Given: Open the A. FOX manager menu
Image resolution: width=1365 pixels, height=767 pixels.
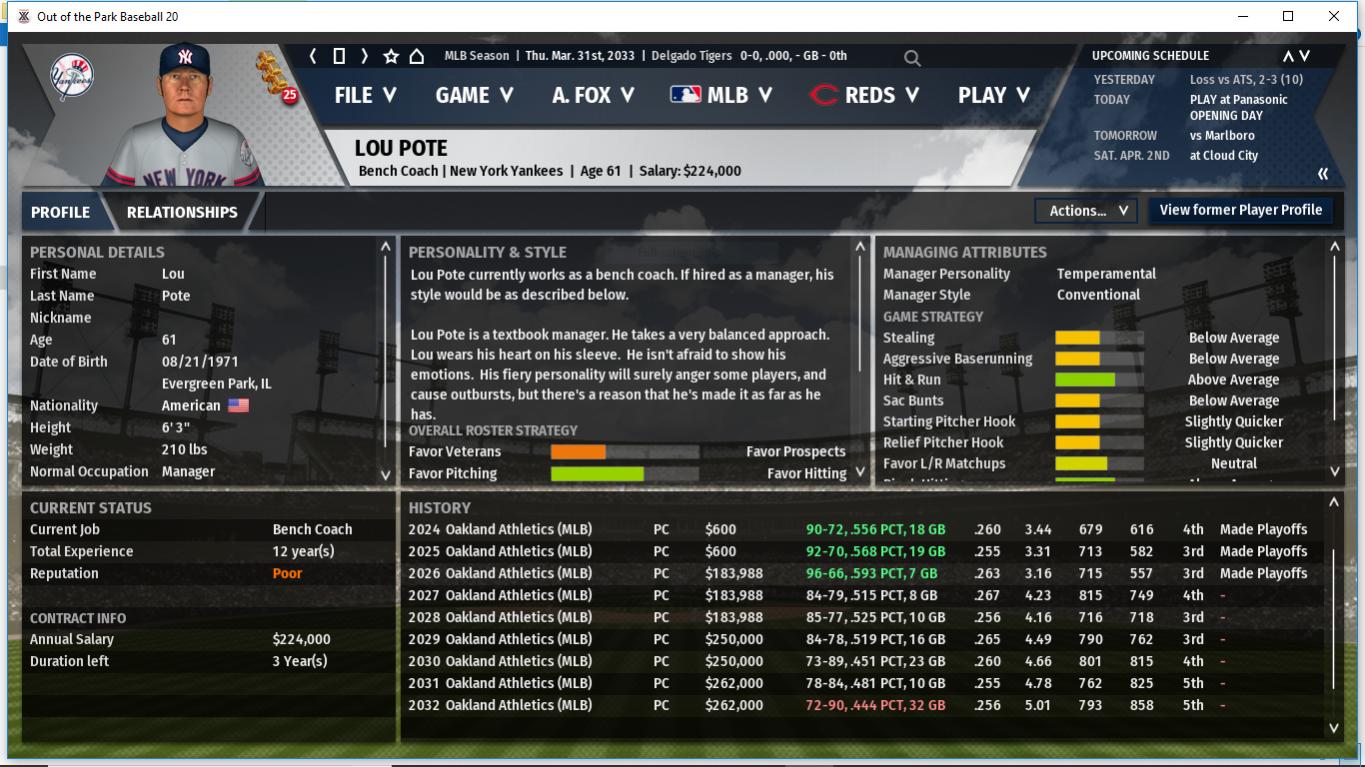Looking at the screenshot, I should (x=593, y=95).
